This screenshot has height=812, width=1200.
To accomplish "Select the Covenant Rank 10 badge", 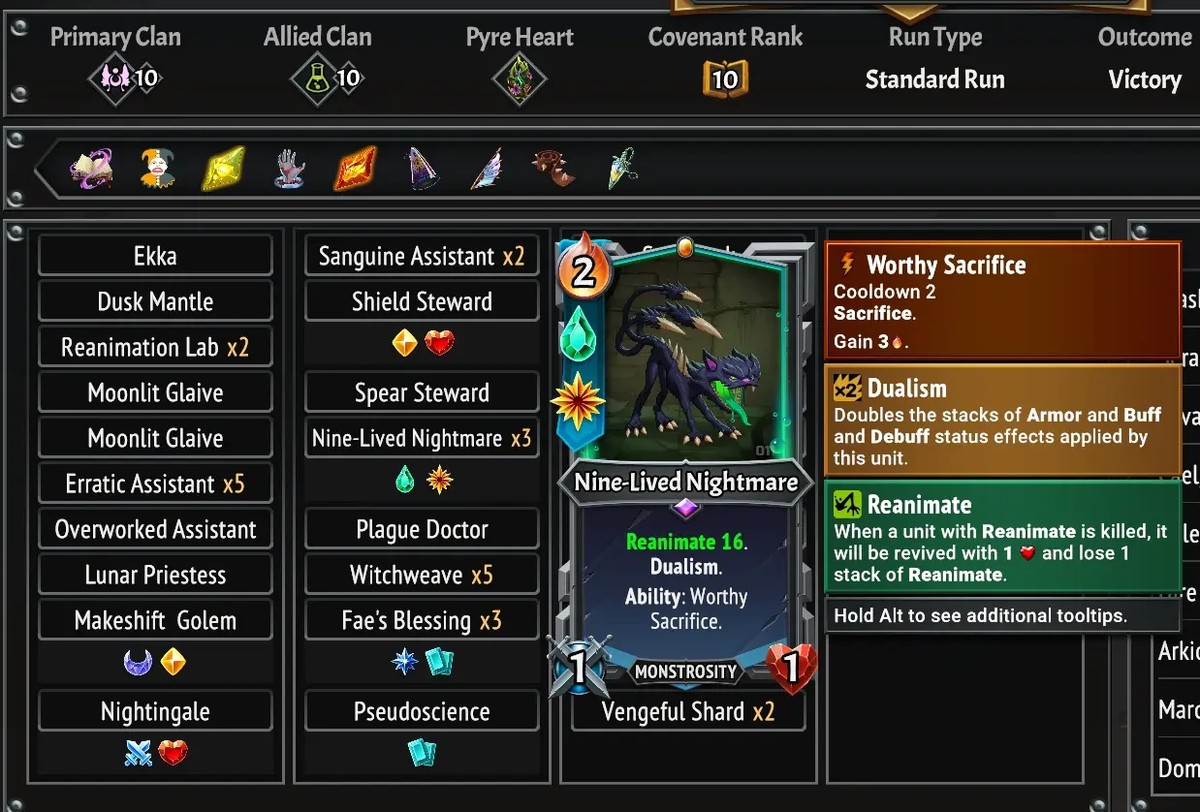I will coord(725,79).
